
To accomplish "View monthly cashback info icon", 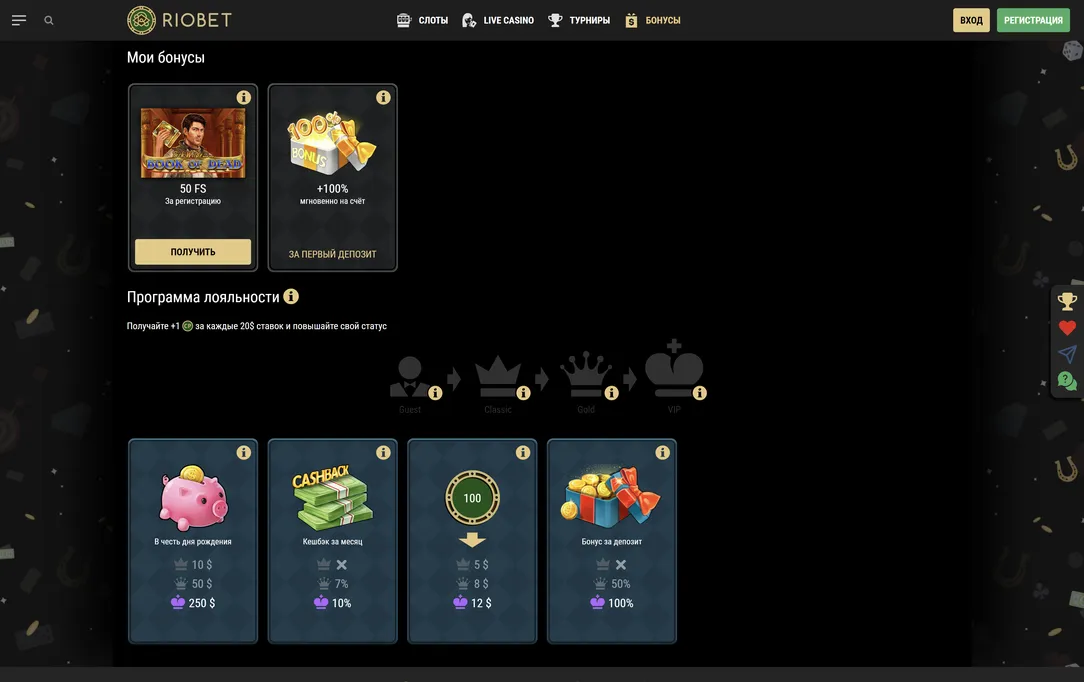I will coord(383,453).
